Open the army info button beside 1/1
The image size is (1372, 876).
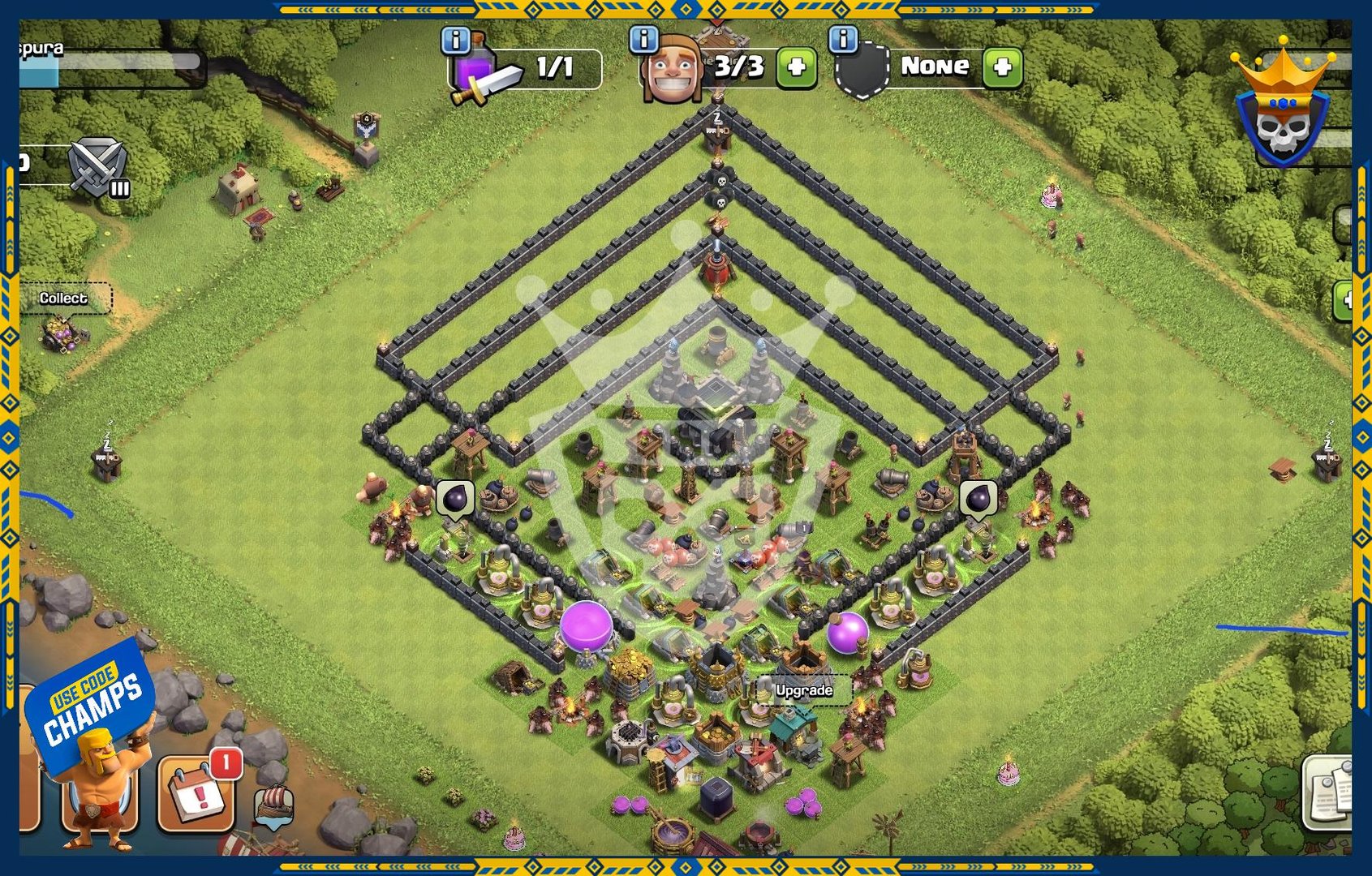456,39
